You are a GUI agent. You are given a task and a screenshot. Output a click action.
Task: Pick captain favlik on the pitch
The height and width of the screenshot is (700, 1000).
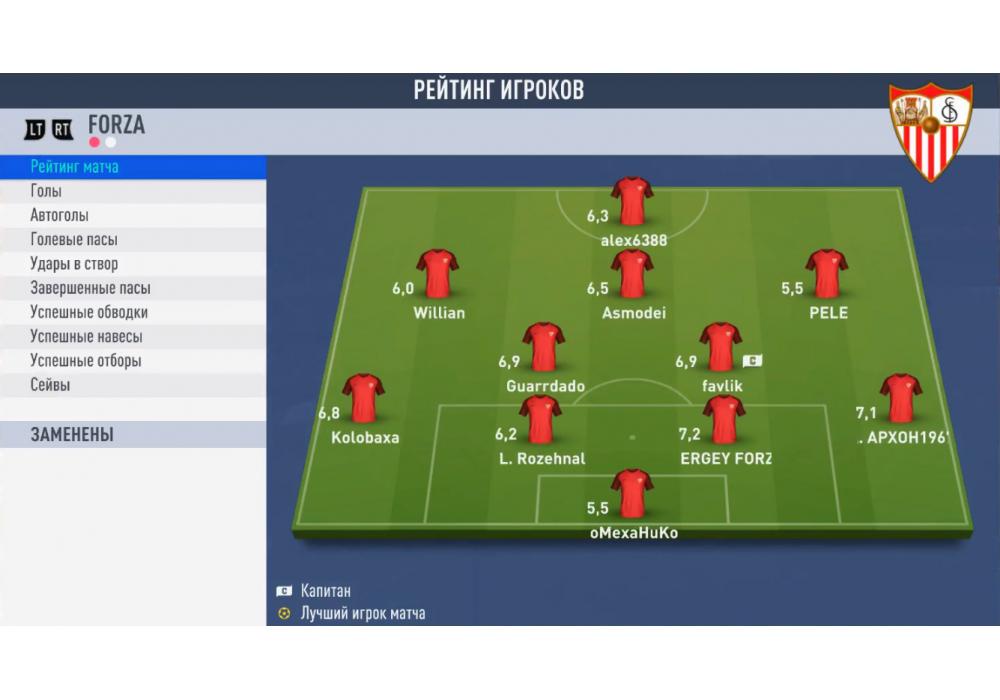(x=720, y=347)
